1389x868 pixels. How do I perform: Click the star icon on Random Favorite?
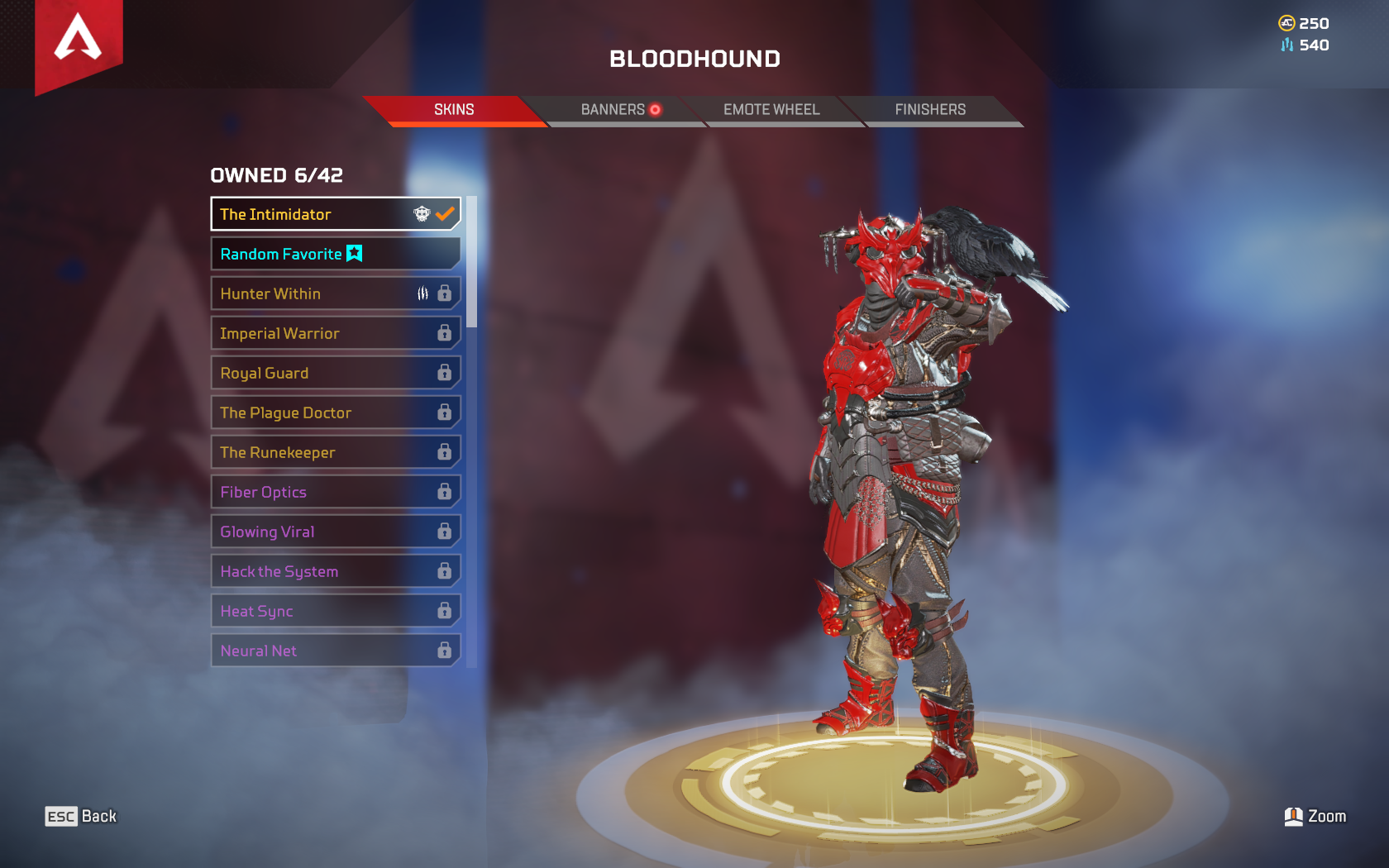[353, 254]
